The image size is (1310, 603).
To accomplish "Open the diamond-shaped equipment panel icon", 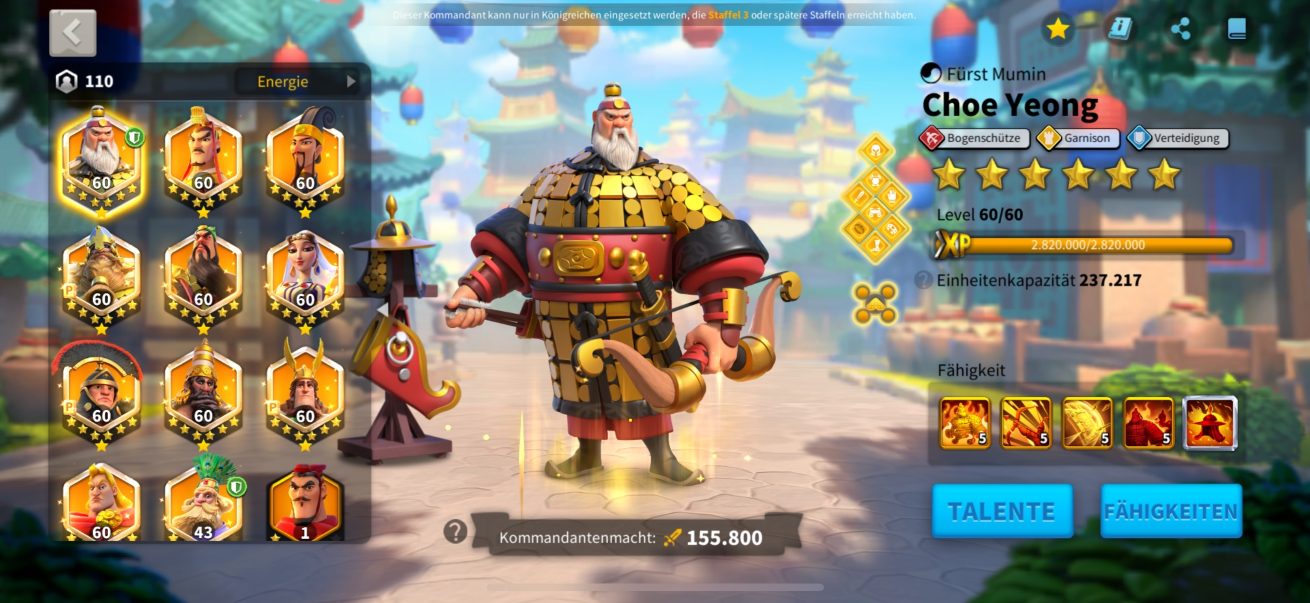I will click(875, 198).
